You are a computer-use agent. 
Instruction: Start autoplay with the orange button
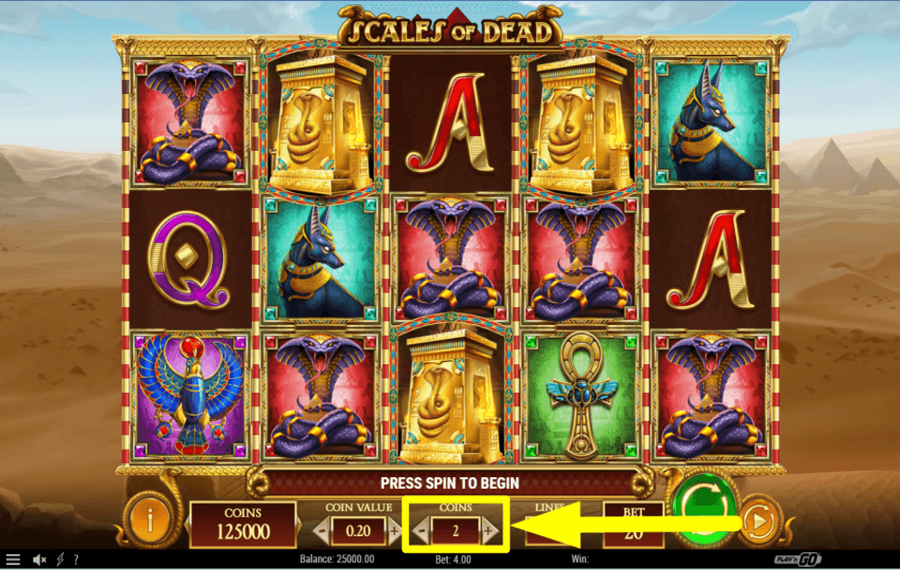[757, 520]
